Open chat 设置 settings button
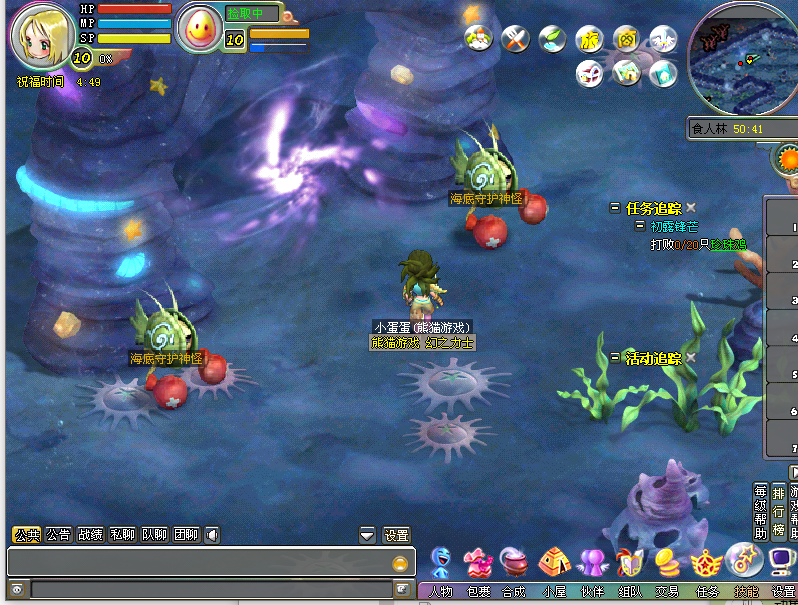Screen dimensions: 798x605 [x=397, y=535]
